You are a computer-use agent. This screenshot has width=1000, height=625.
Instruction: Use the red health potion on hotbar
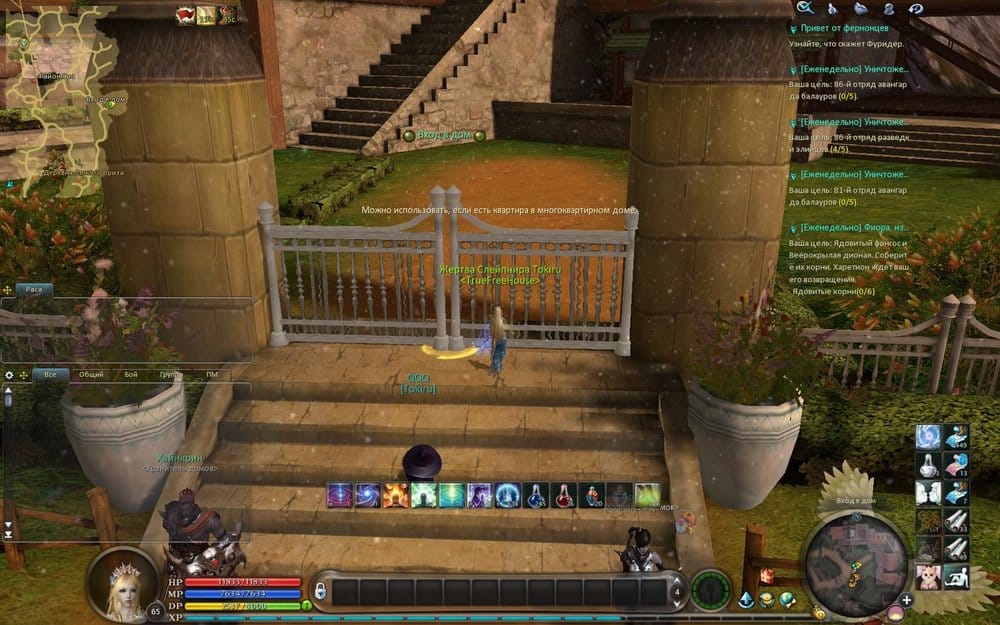(x=567, y=495)
